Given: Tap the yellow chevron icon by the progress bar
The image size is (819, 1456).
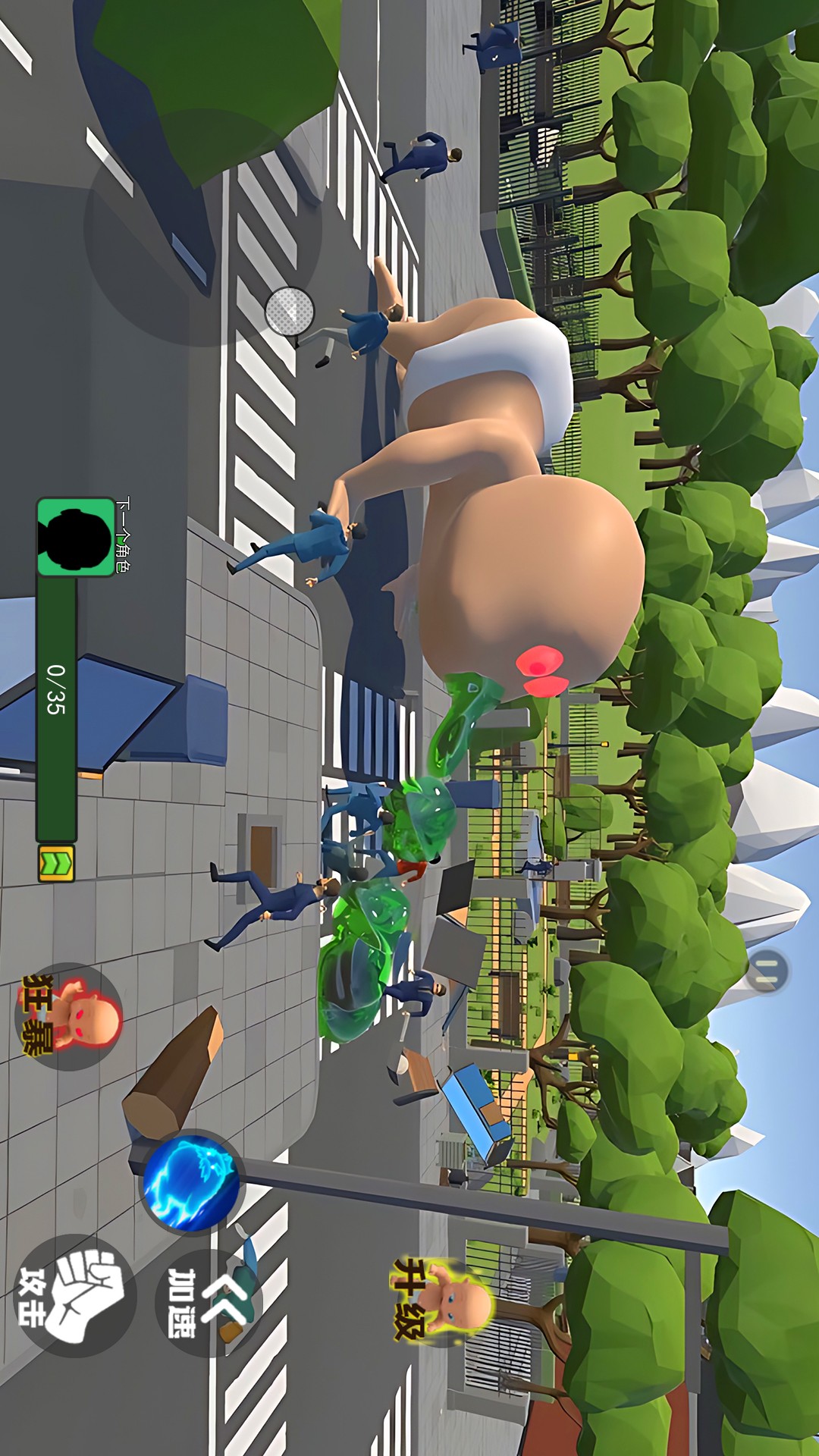Looking at the screenshot, I should click(x=56, y=863).
